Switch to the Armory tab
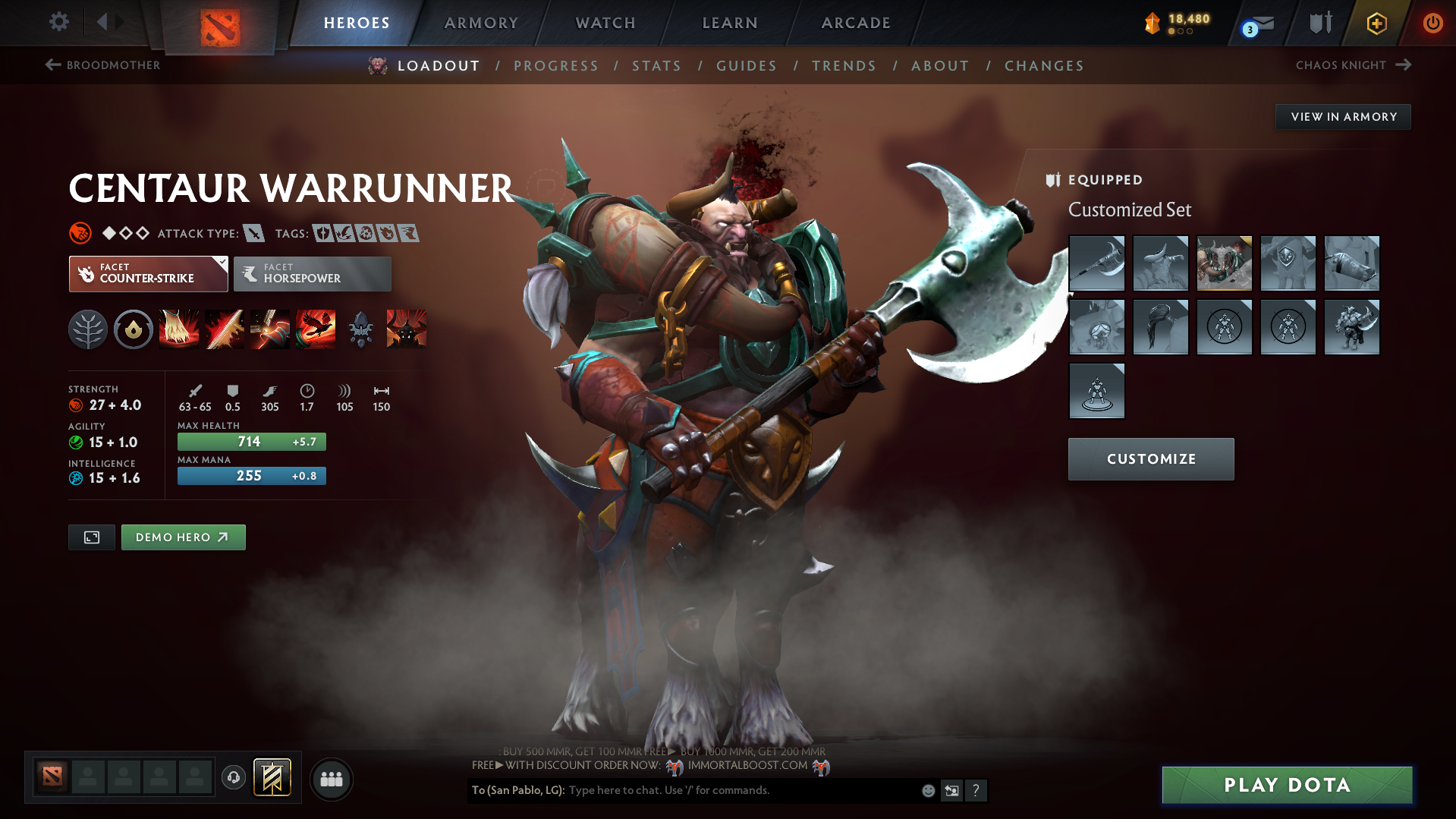 [x=481, y=23]
